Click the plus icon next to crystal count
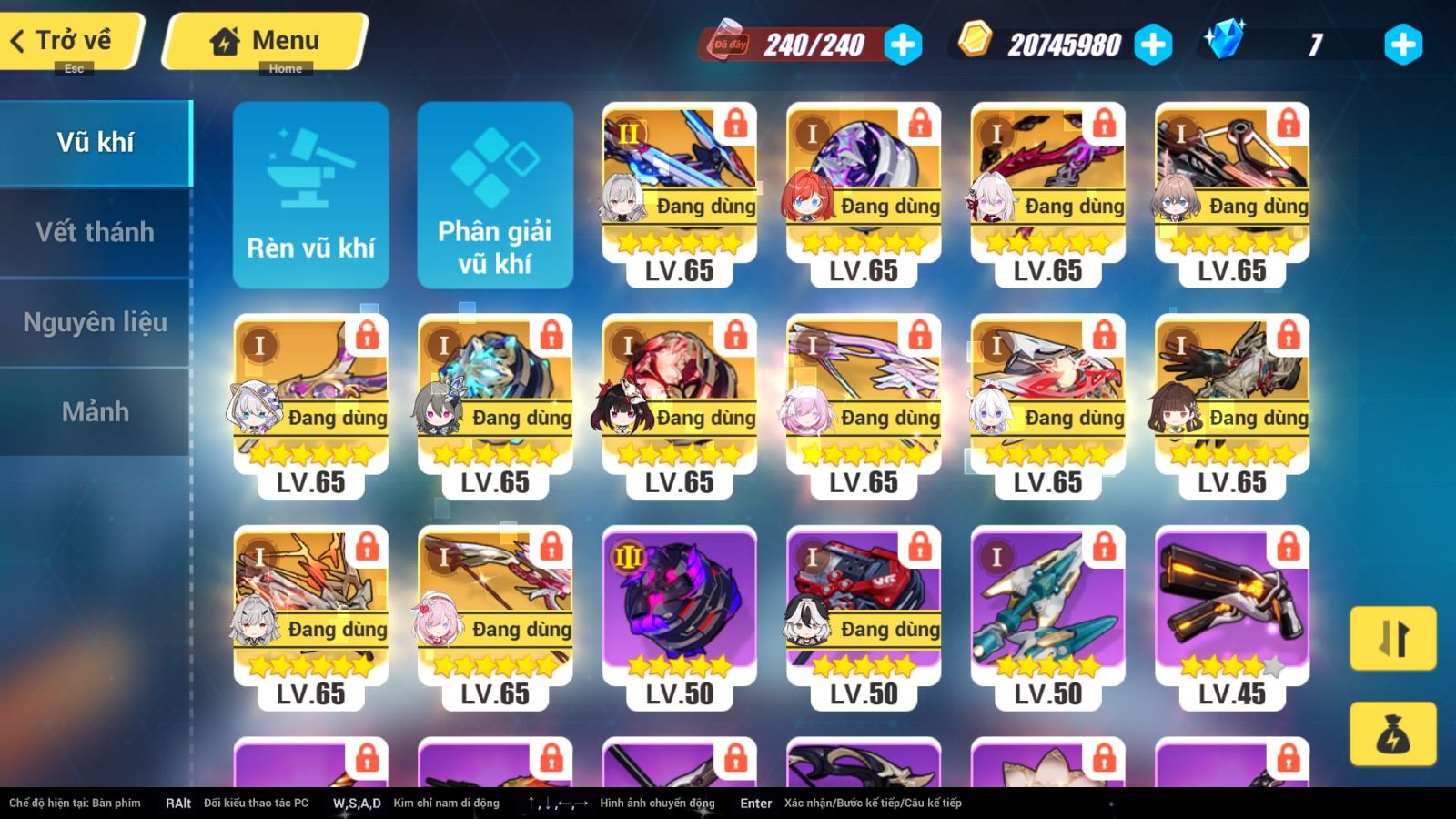 tap(1403, 42)
